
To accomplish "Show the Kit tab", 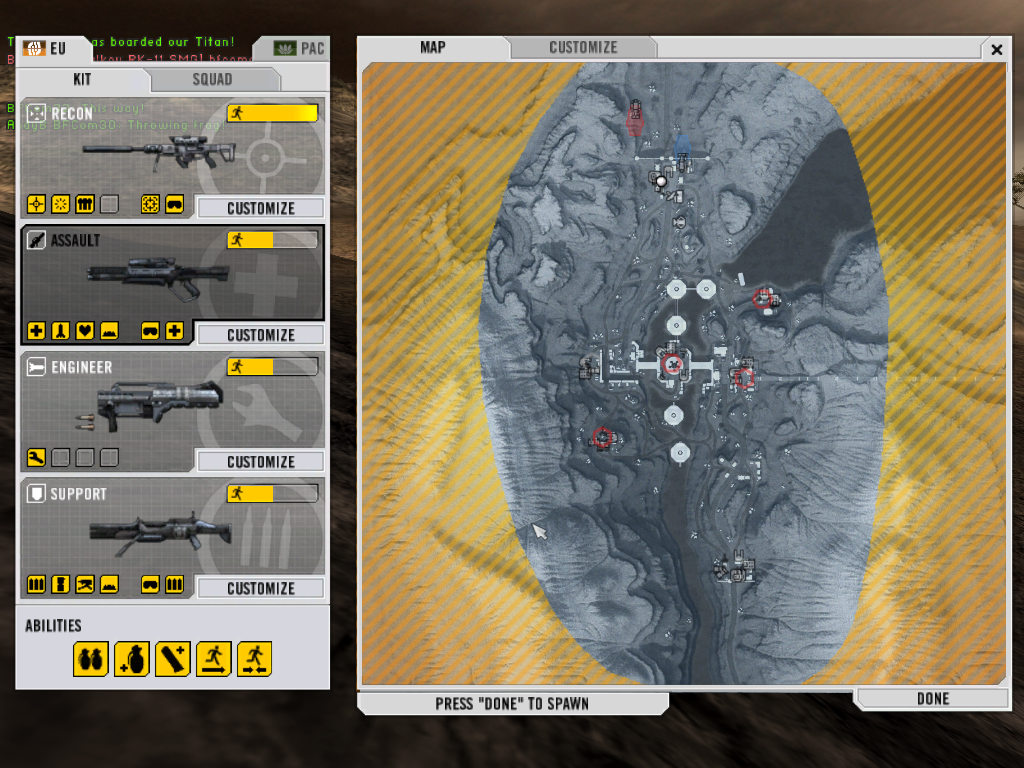I will pos(83,79).
